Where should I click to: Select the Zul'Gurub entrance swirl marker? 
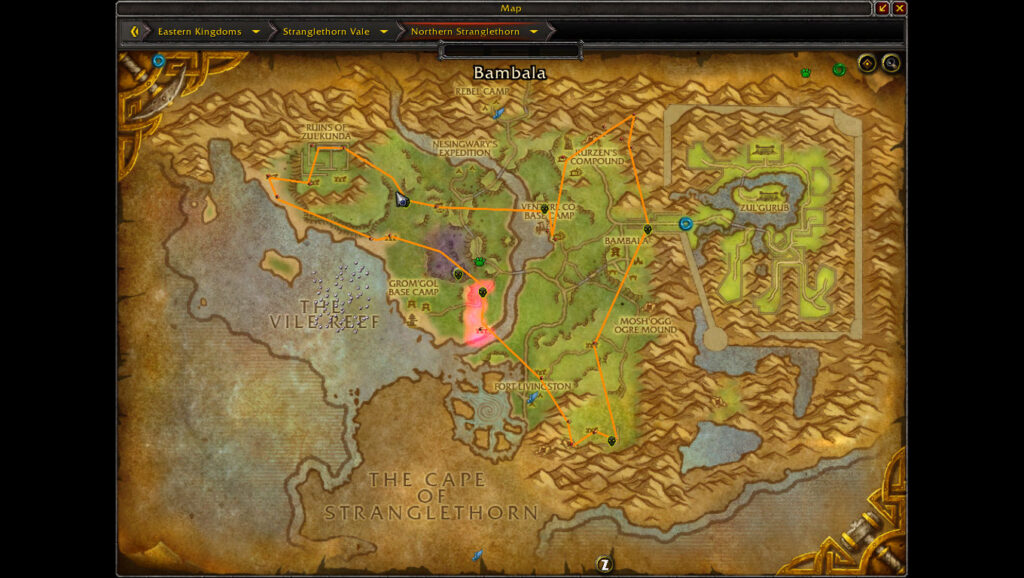click(685, 224)
